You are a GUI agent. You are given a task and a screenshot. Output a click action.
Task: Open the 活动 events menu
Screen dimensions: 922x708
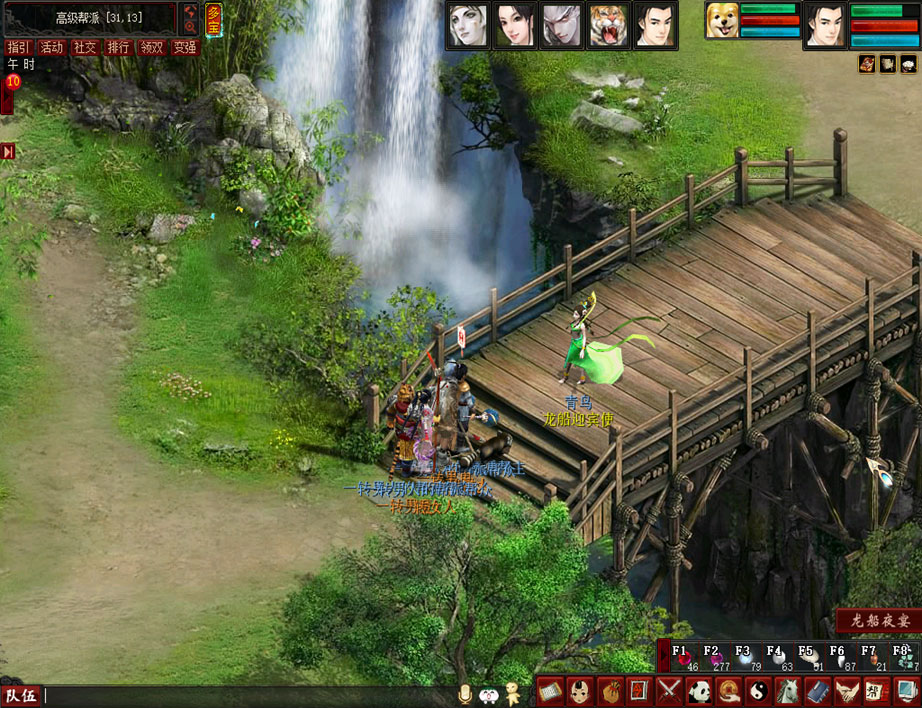(x=51, y=47)
